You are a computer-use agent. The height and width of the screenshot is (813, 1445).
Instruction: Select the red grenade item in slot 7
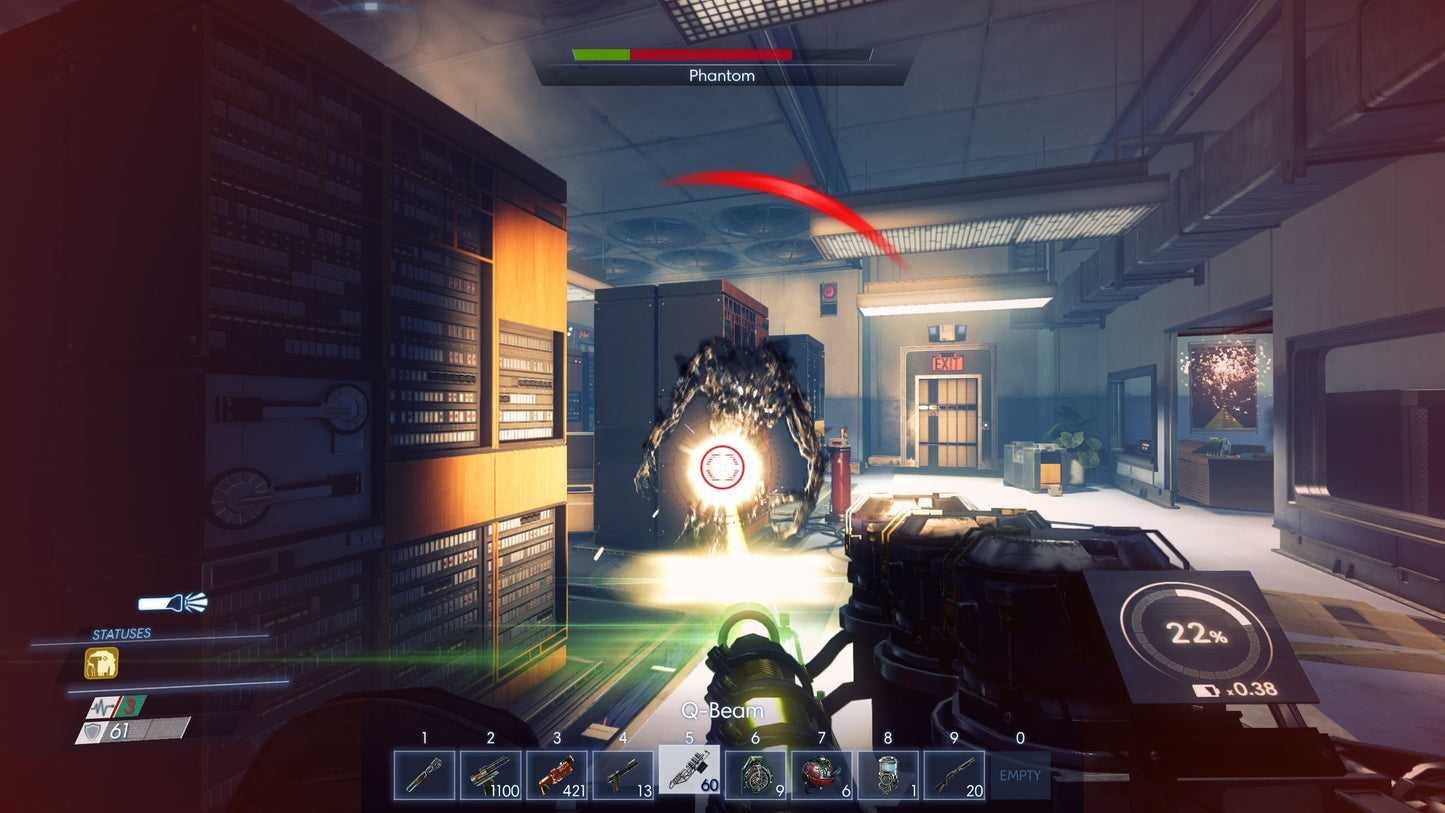821,775
